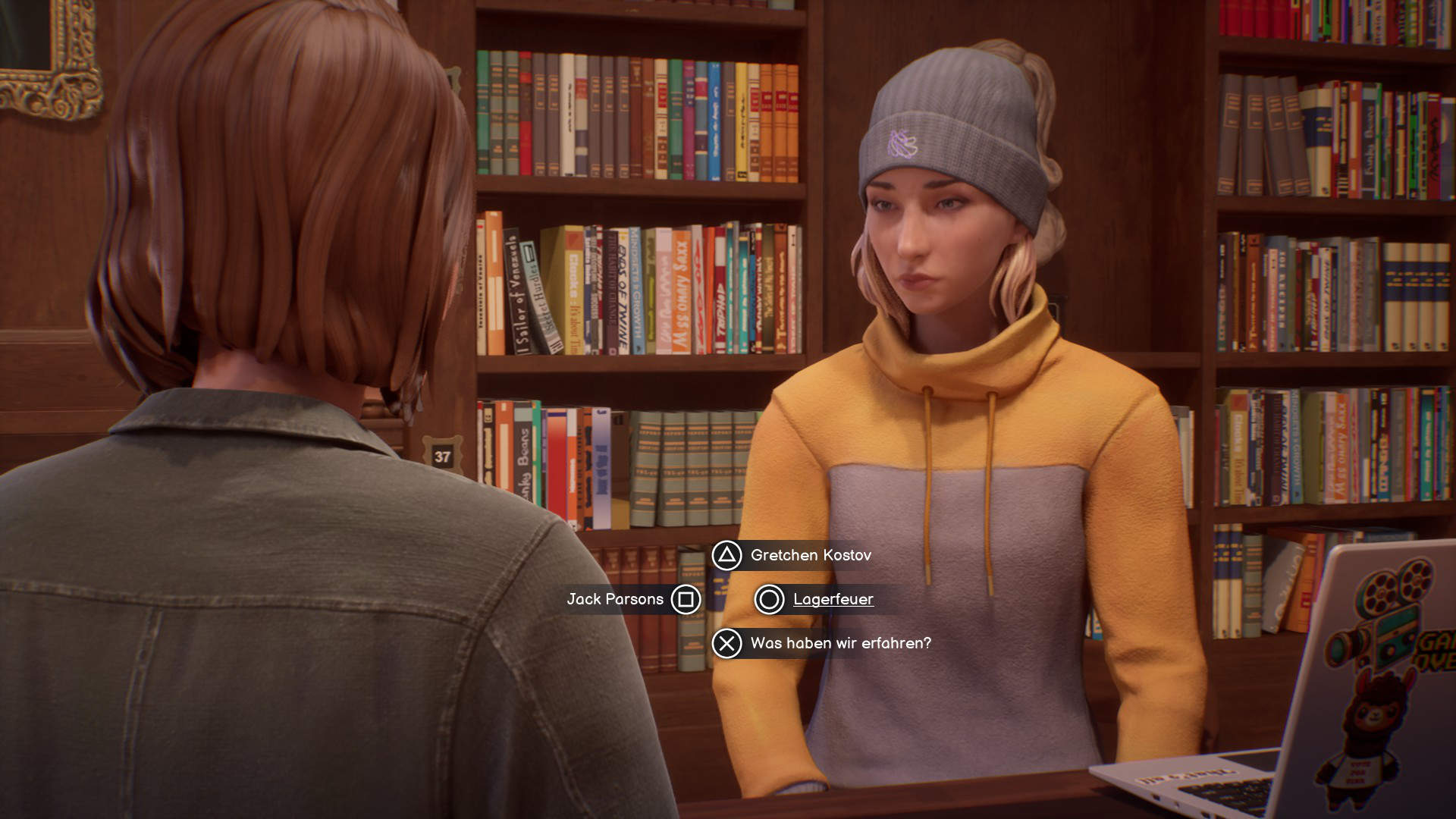
Task: Ask "Was haben wir erfahren?"
Action: click(840, 644)
